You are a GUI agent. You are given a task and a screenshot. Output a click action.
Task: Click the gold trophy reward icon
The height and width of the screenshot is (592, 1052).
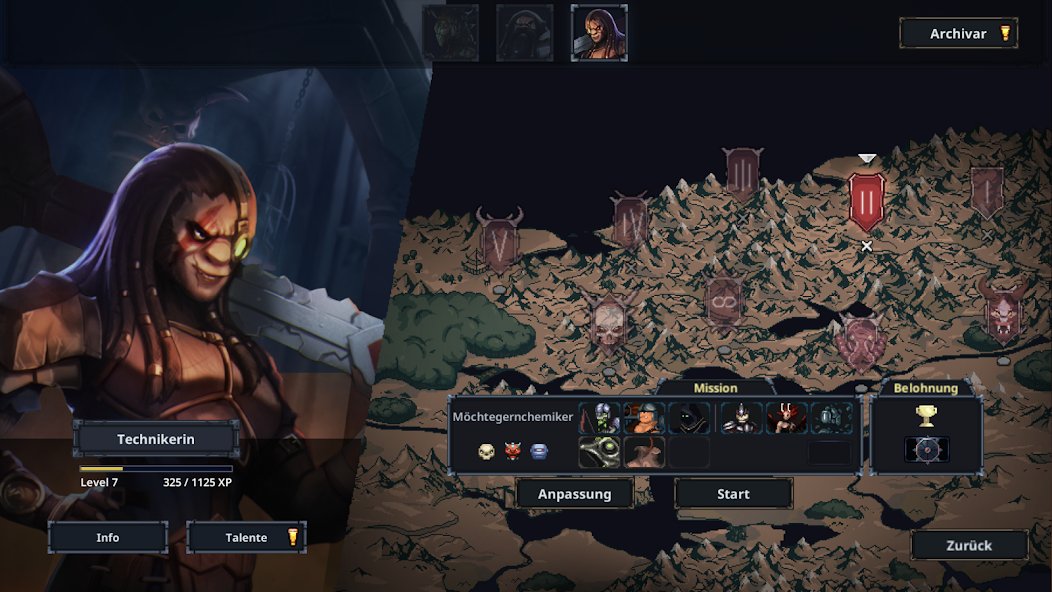(926, 416)
